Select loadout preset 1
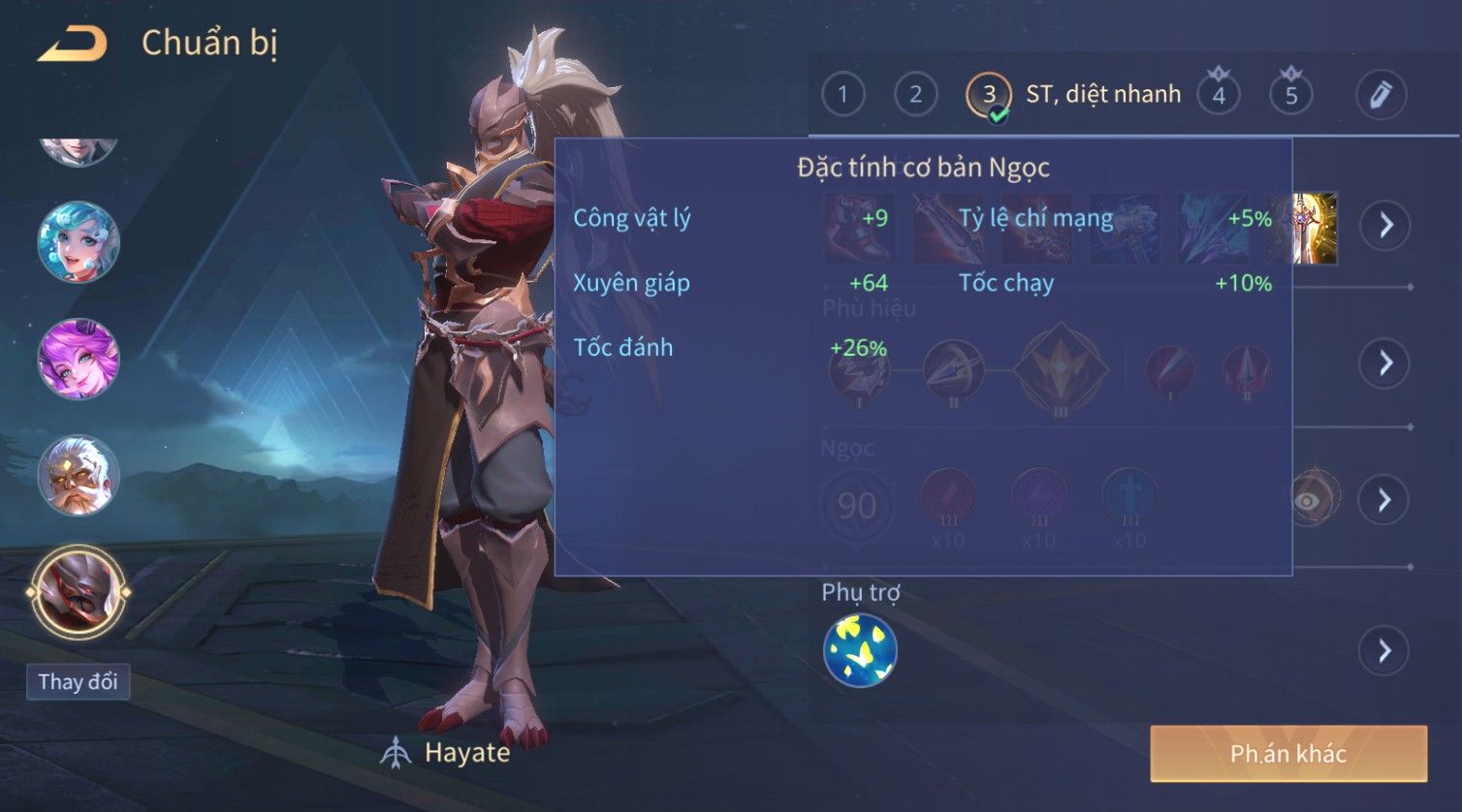1462x812 pixels. 842,95
